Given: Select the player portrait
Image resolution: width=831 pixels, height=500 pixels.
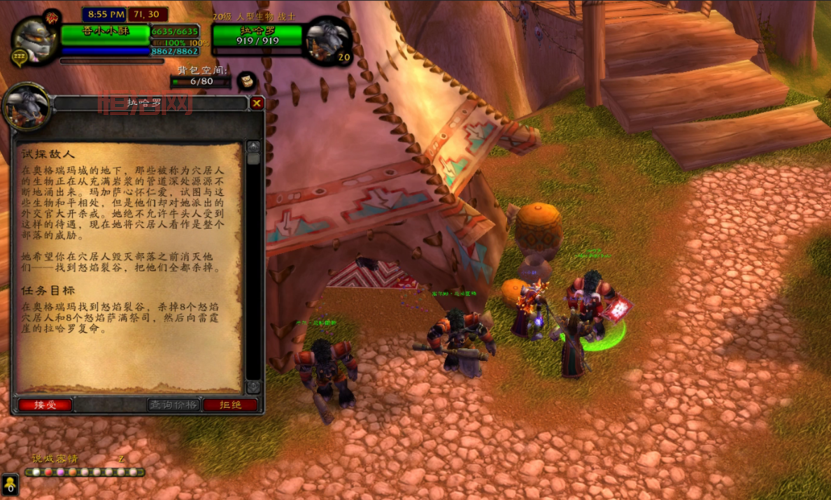Looking at the screenshot, I should [x=34, y=41].
